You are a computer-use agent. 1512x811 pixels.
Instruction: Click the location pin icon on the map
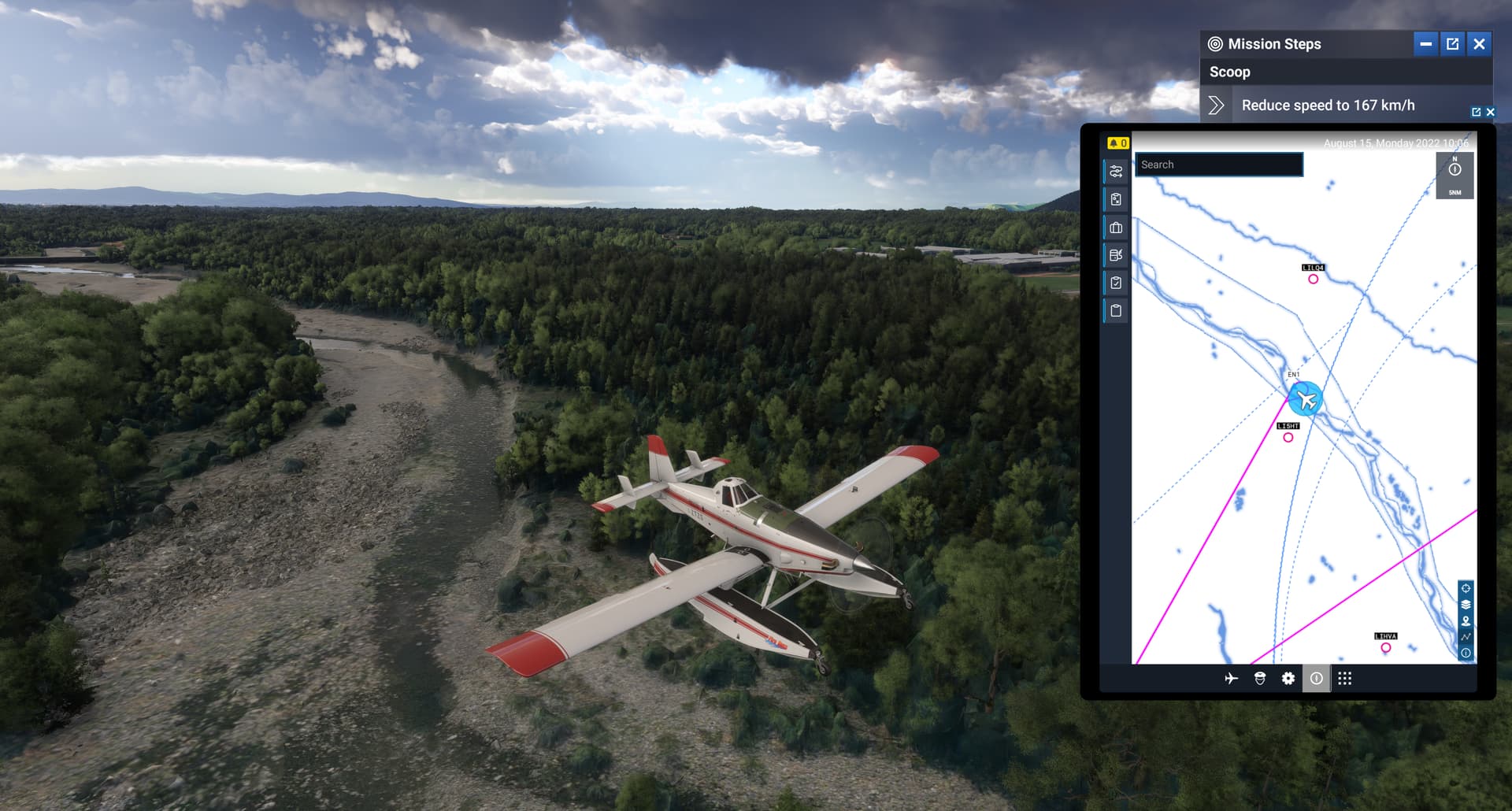coord(1466,620)
